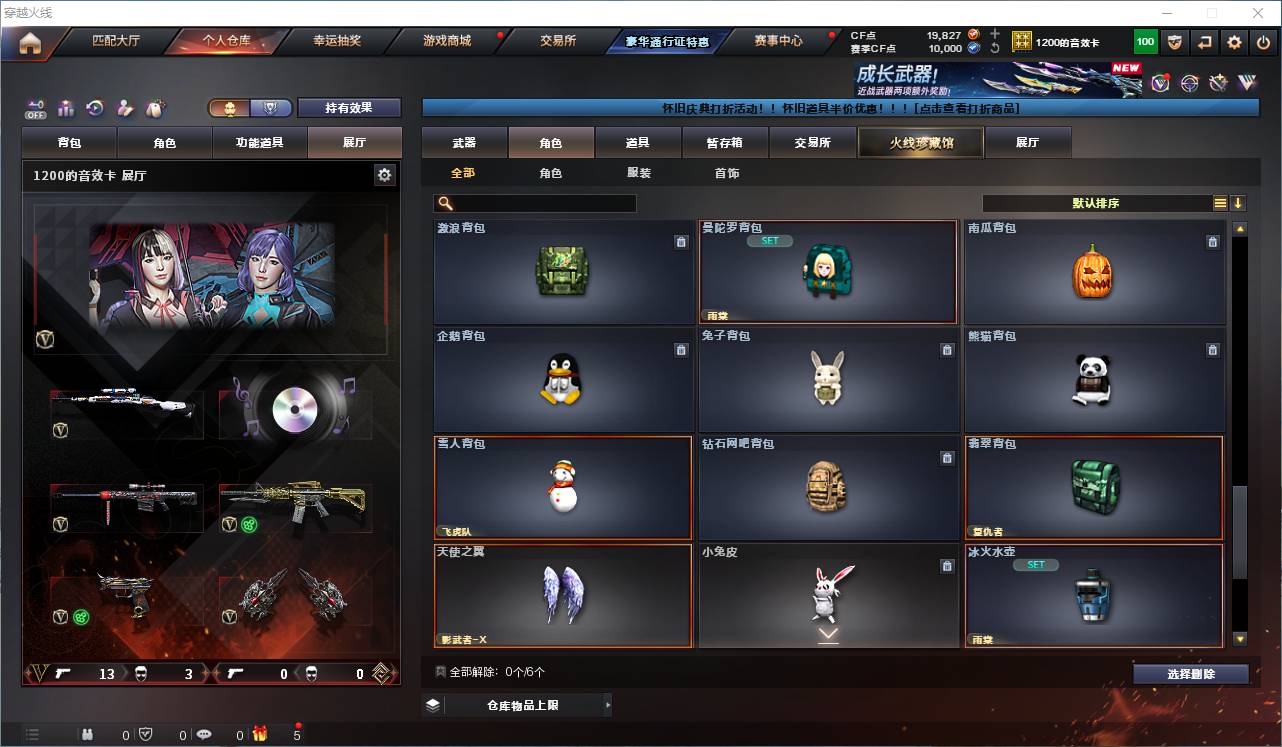The width and height of the screenshot is (1282, 747).
Task: Click the chat bubble icon in the bottom bar
Action: [205, 733]
